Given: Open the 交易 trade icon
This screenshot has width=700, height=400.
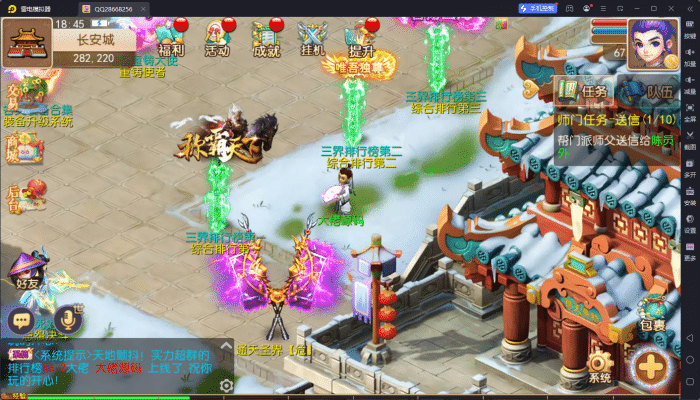Looking at the screenshot, I should [16, 95].
